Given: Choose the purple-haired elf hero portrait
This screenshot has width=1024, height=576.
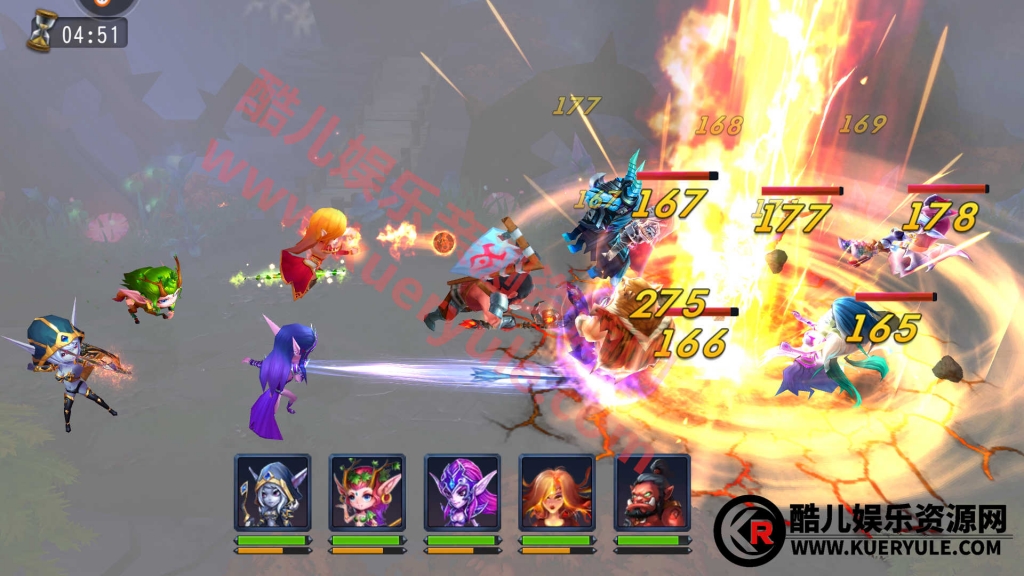Looking at the screenshot, I should click(x=462, y=492).
